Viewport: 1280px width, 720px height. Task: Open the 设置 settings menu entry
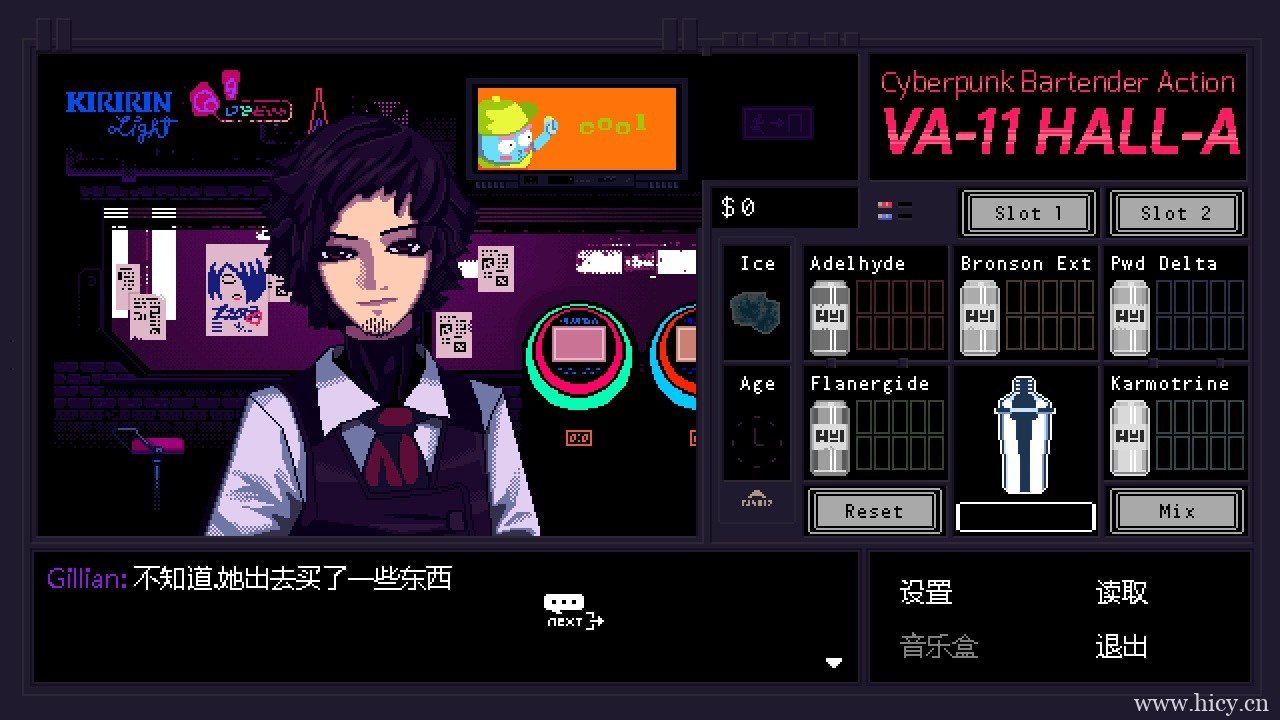tap(924, 592)
